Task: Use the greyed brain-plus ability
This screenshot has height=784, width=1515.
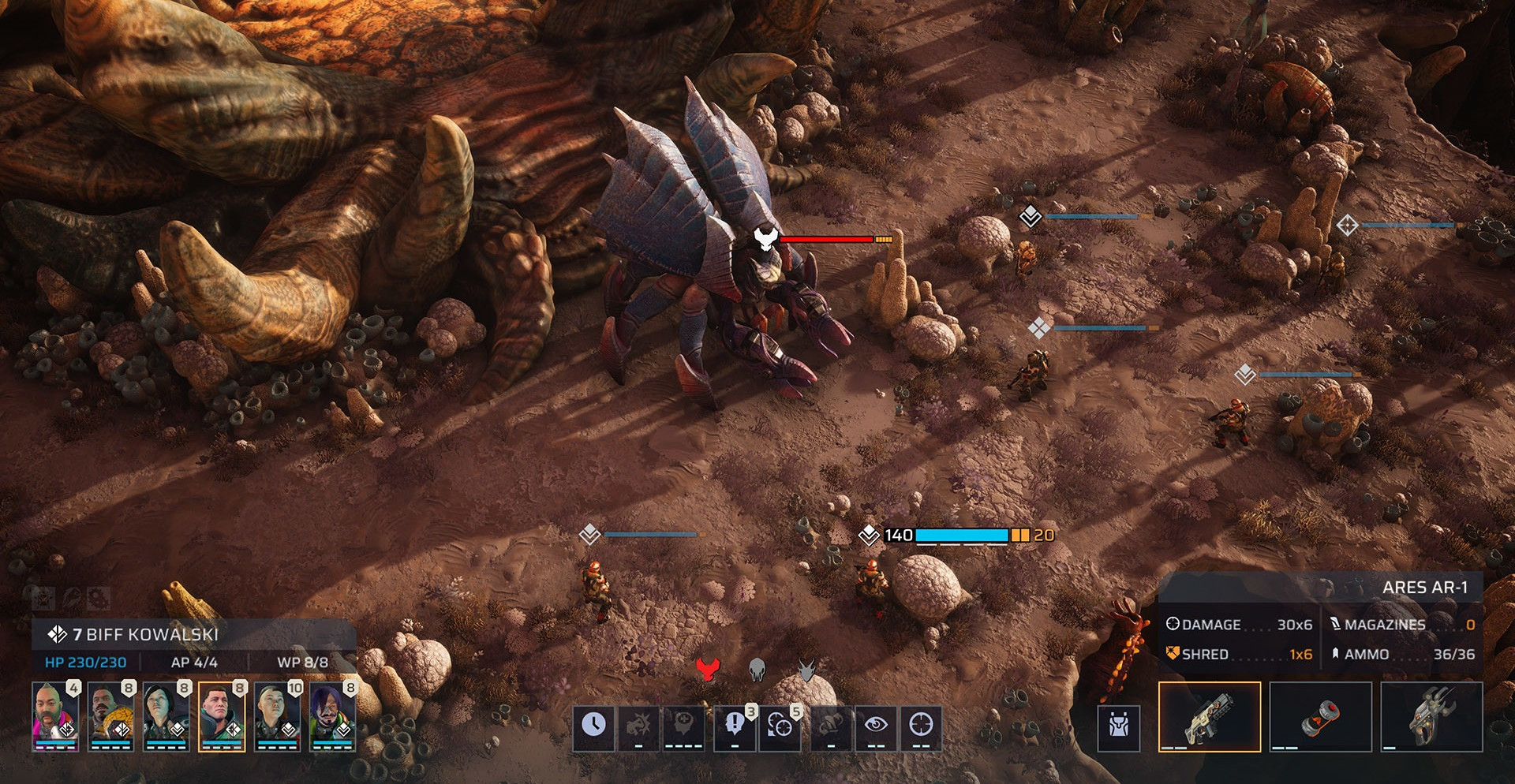Action: click(683, 724)
